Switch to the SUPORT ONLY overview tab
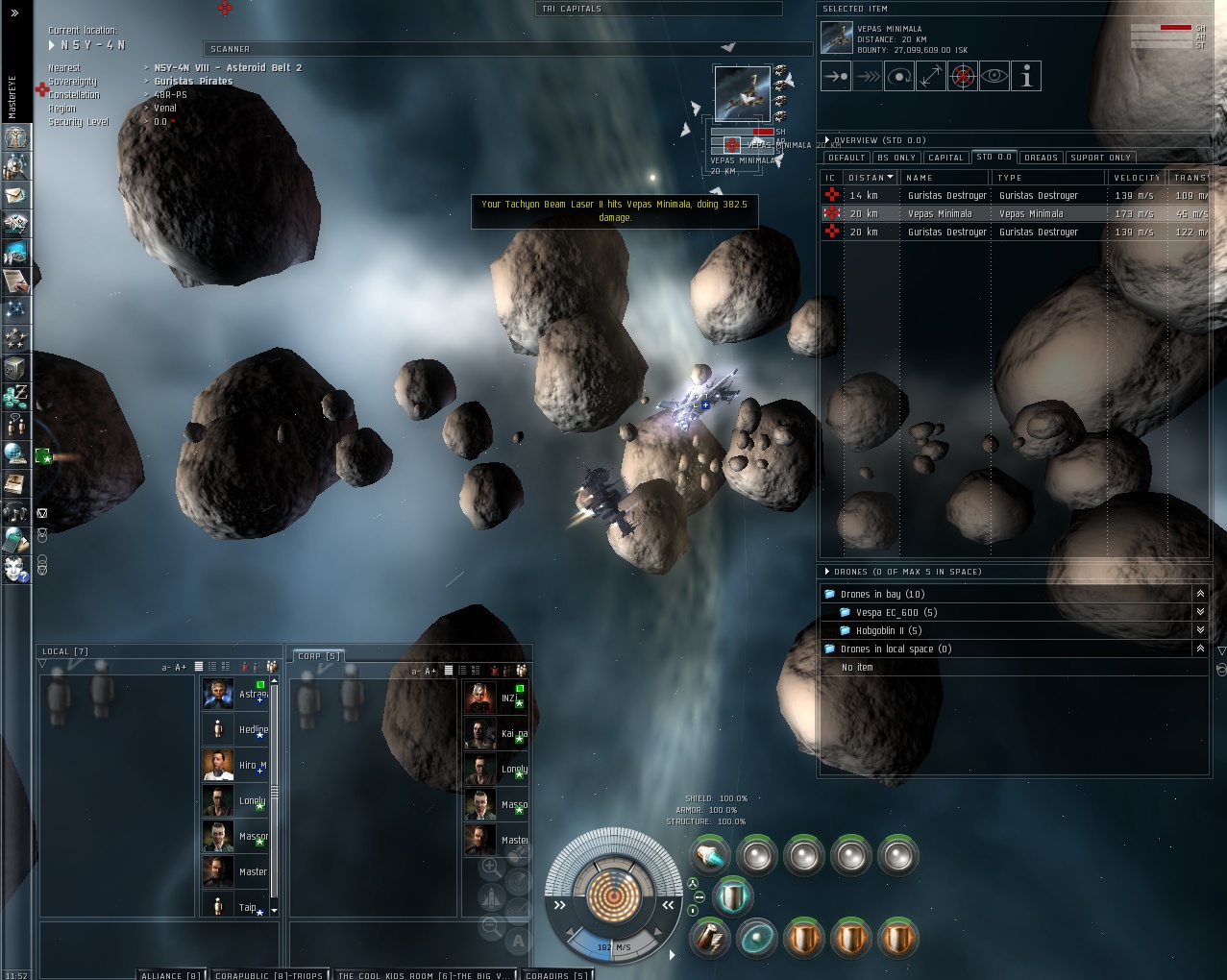Image resolution: width=1227 pixels, height=980 pixels. click(1100, 158)
